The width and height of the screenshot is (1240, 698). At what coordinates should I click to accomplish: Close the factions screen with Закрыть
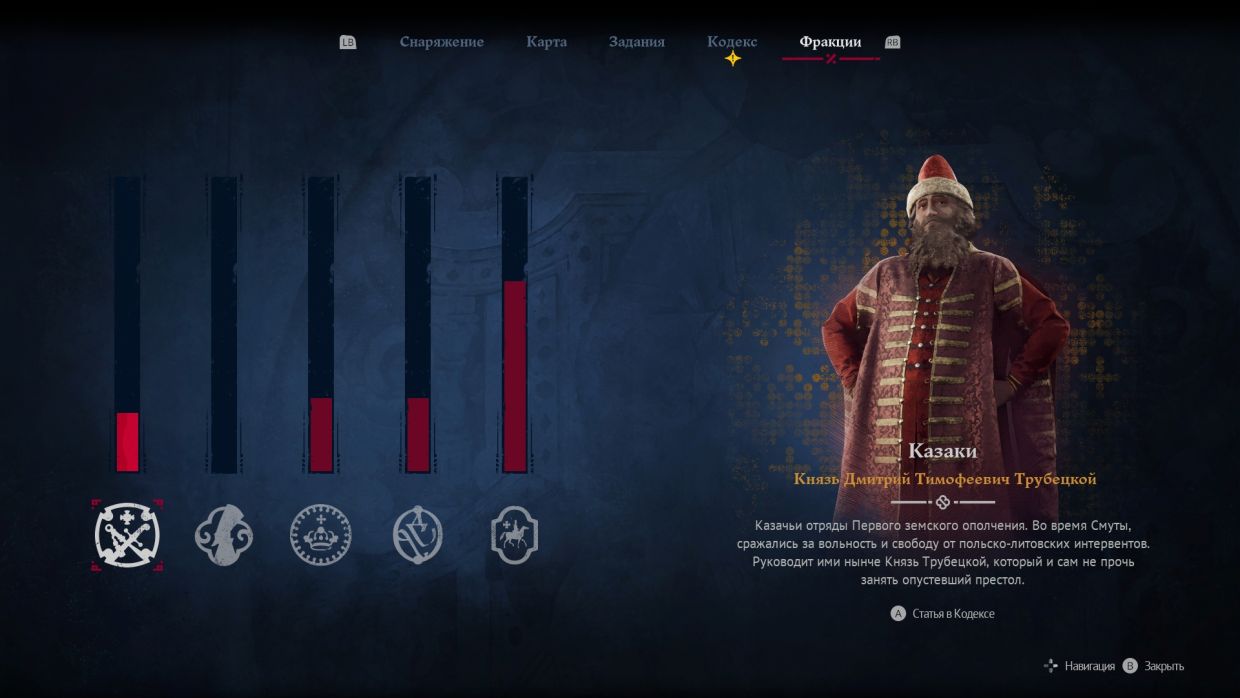1163,666
